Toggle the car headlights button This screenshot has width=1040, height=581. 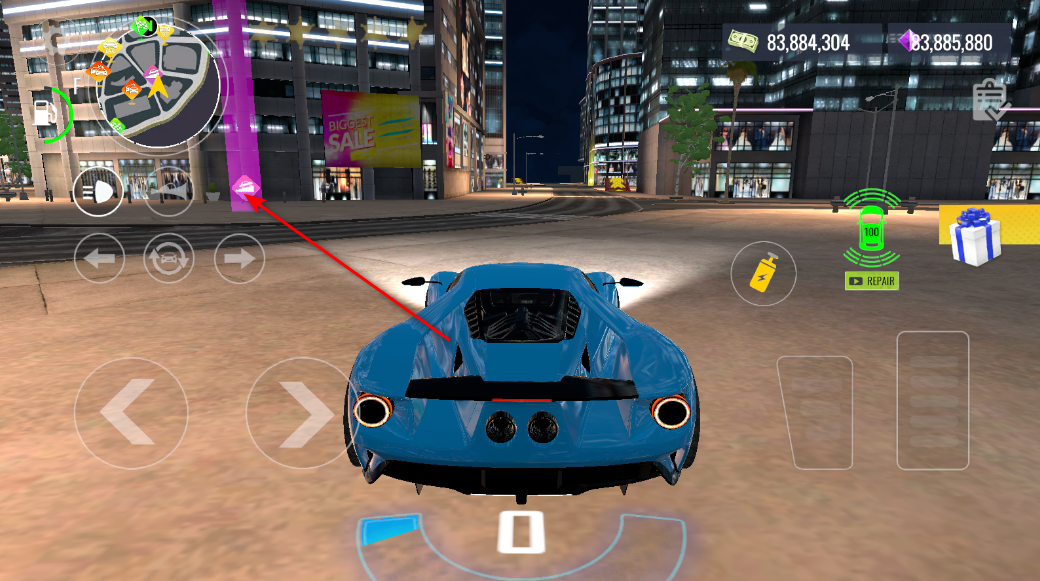(x=98, y=191)
